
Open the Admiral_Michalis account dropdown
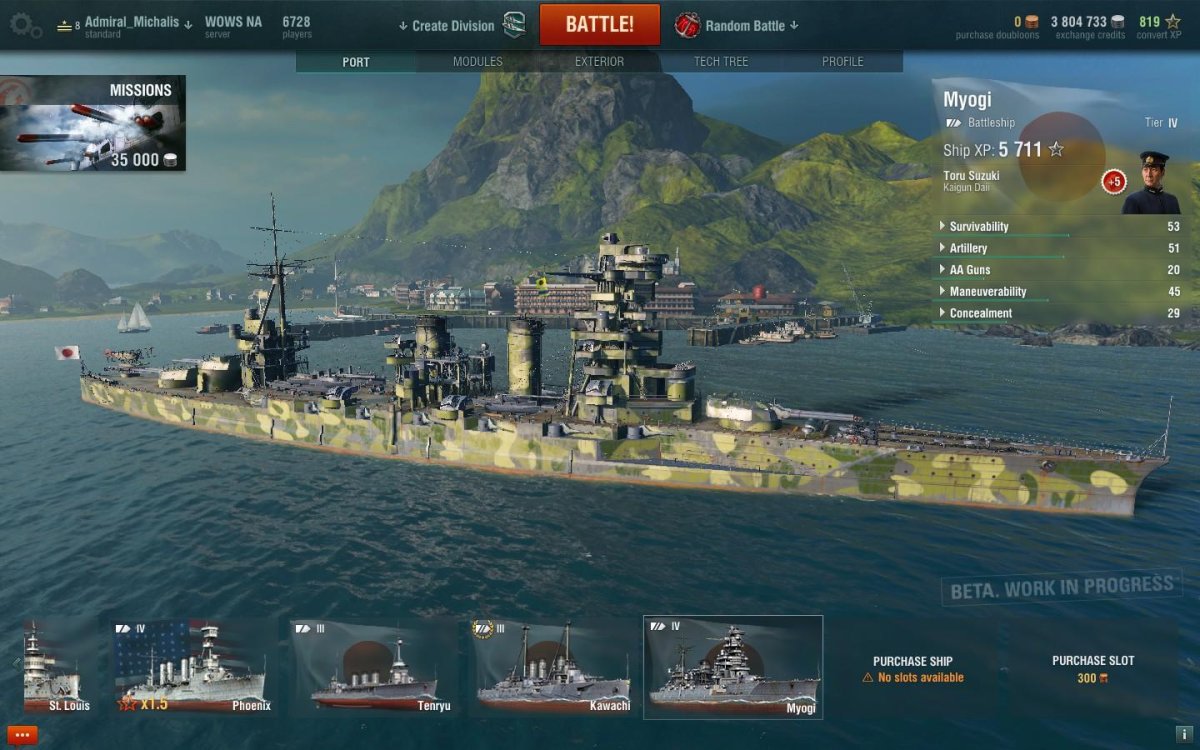click(137, 22)
